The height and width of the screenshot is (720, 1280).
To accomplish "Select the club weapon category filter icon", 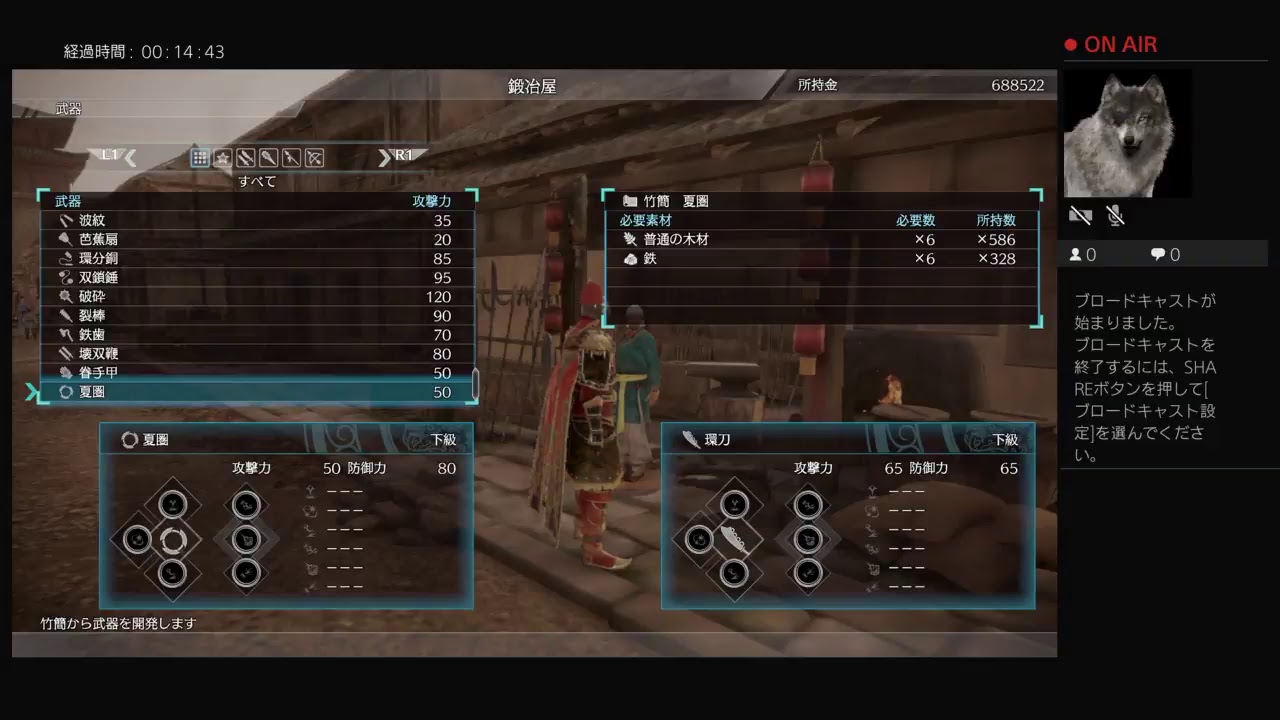I will click(268, 158).
